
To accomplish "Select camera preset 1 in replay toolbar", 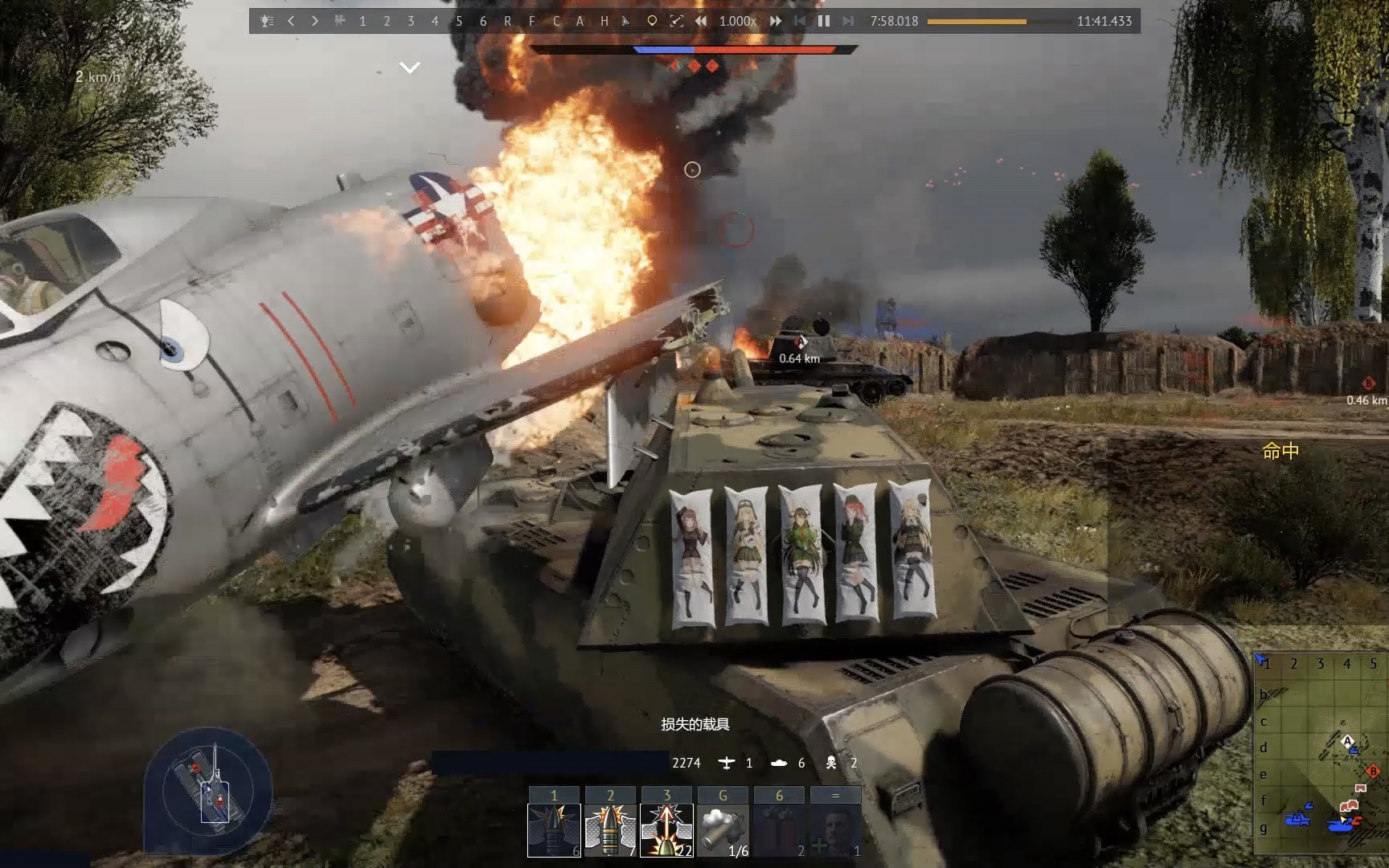I will 363,21.
